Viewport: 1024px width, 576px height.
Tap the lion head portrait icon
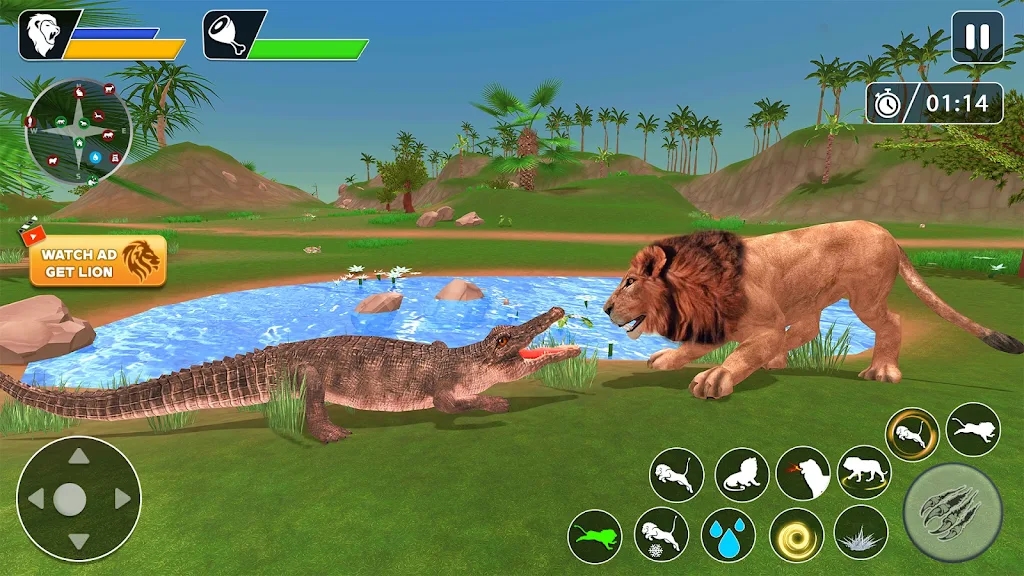(46, 36)
